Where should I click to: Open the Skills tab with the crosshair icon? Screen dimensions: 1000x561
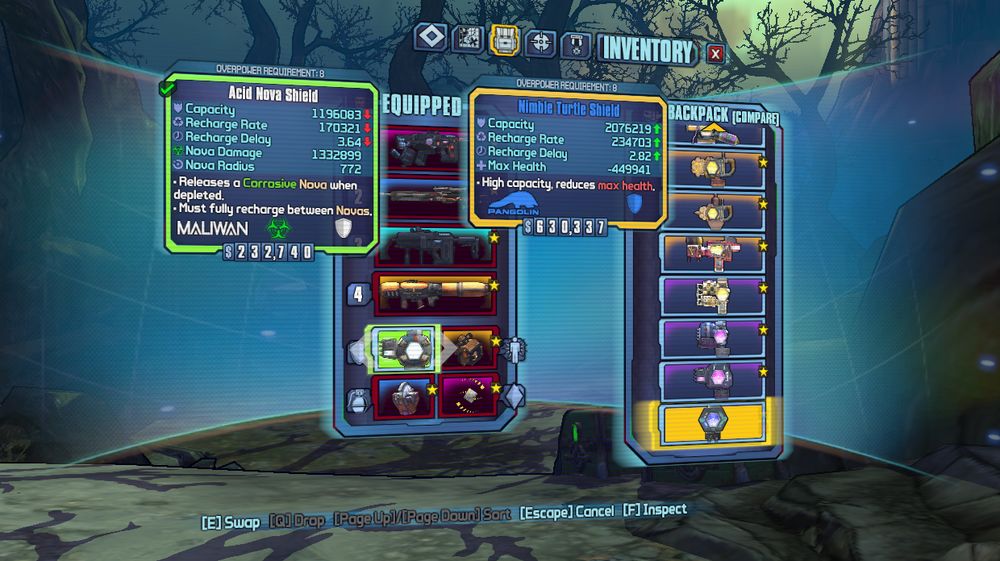(x=540, y=42)
